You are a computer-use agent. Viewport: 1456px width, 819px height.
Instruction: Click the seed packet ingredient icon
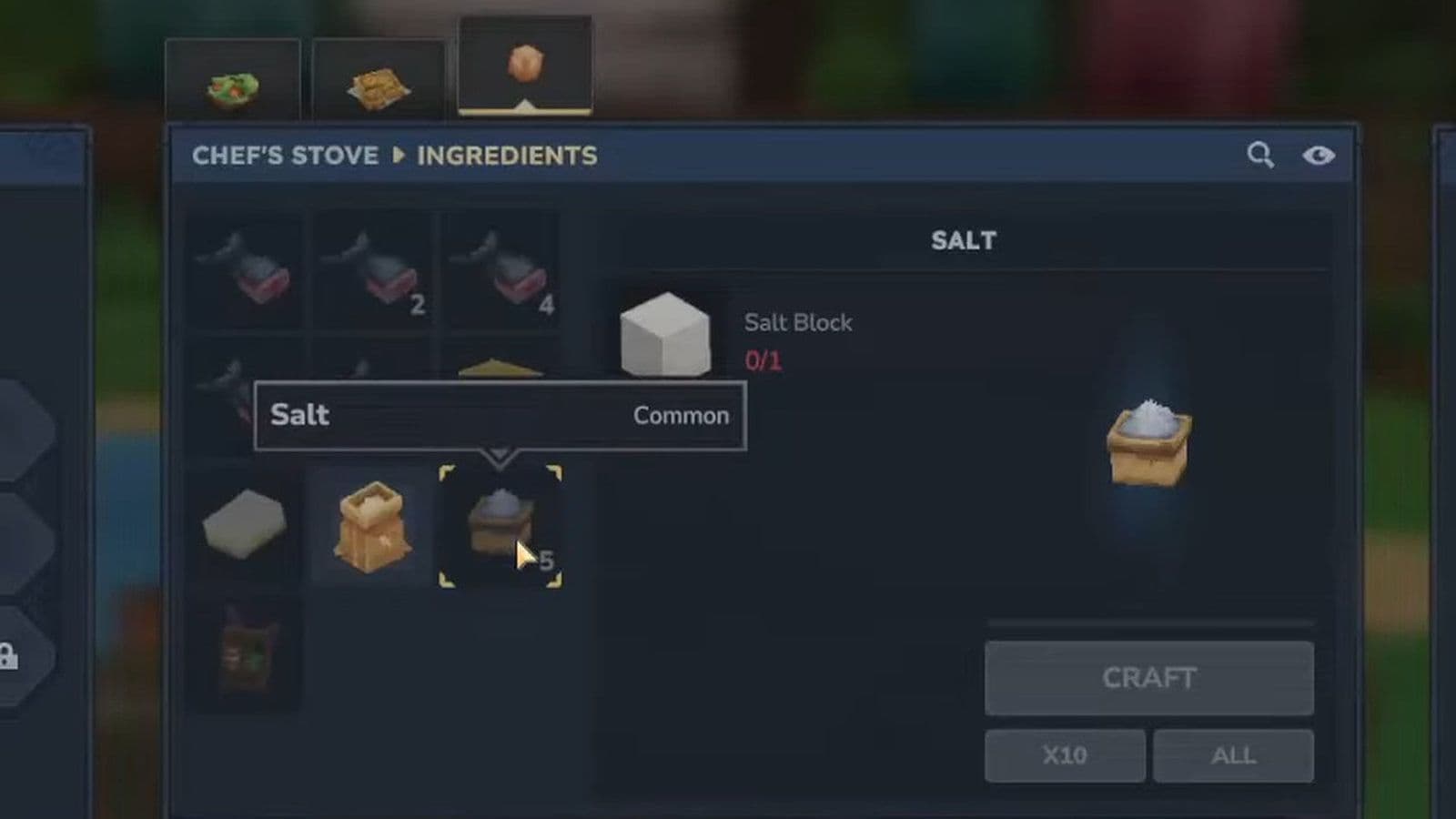[x=246, y=653]
